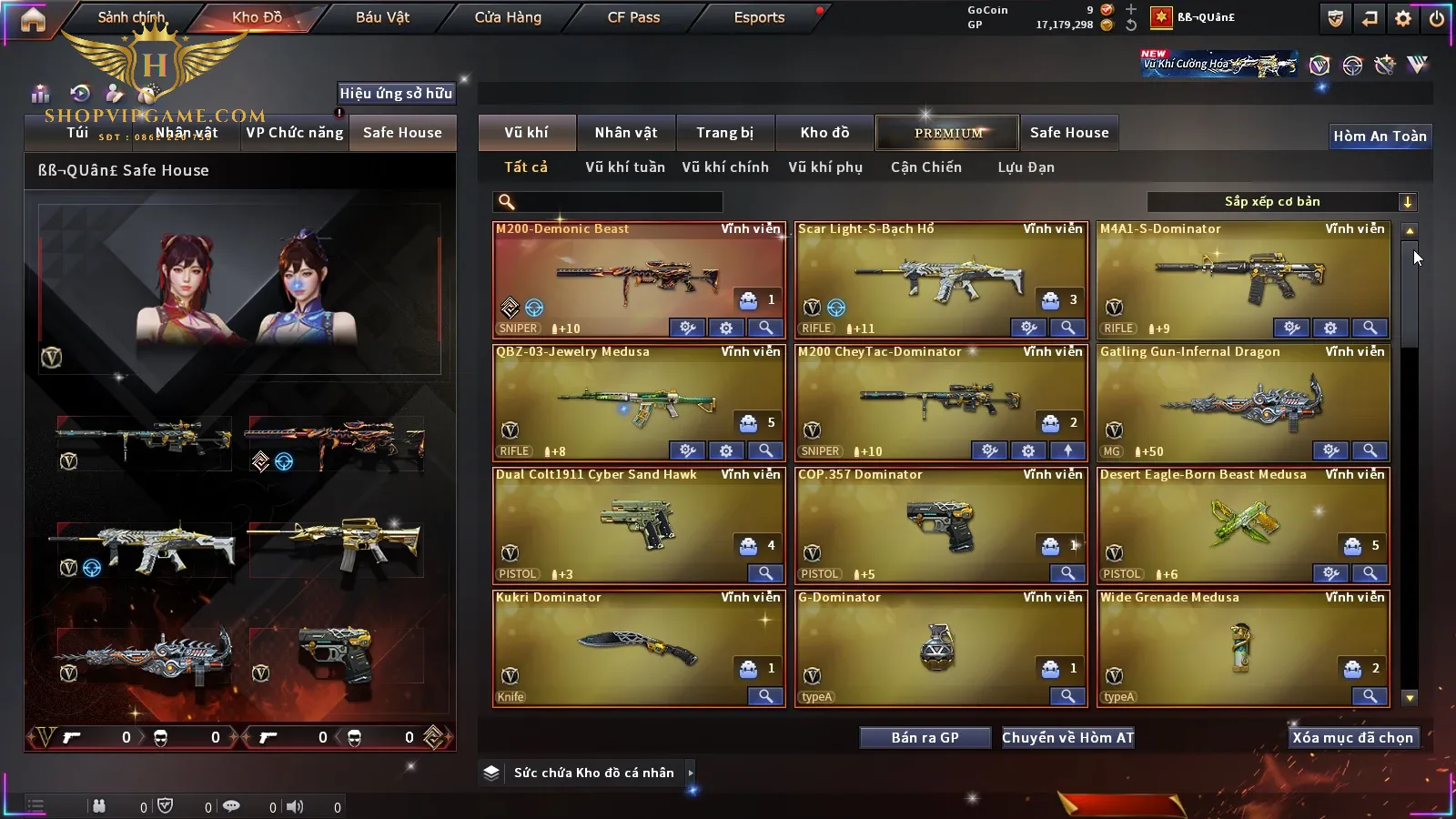Switch to the Esports section
Screen dimensions: 1456x819
tap(759, 17)
